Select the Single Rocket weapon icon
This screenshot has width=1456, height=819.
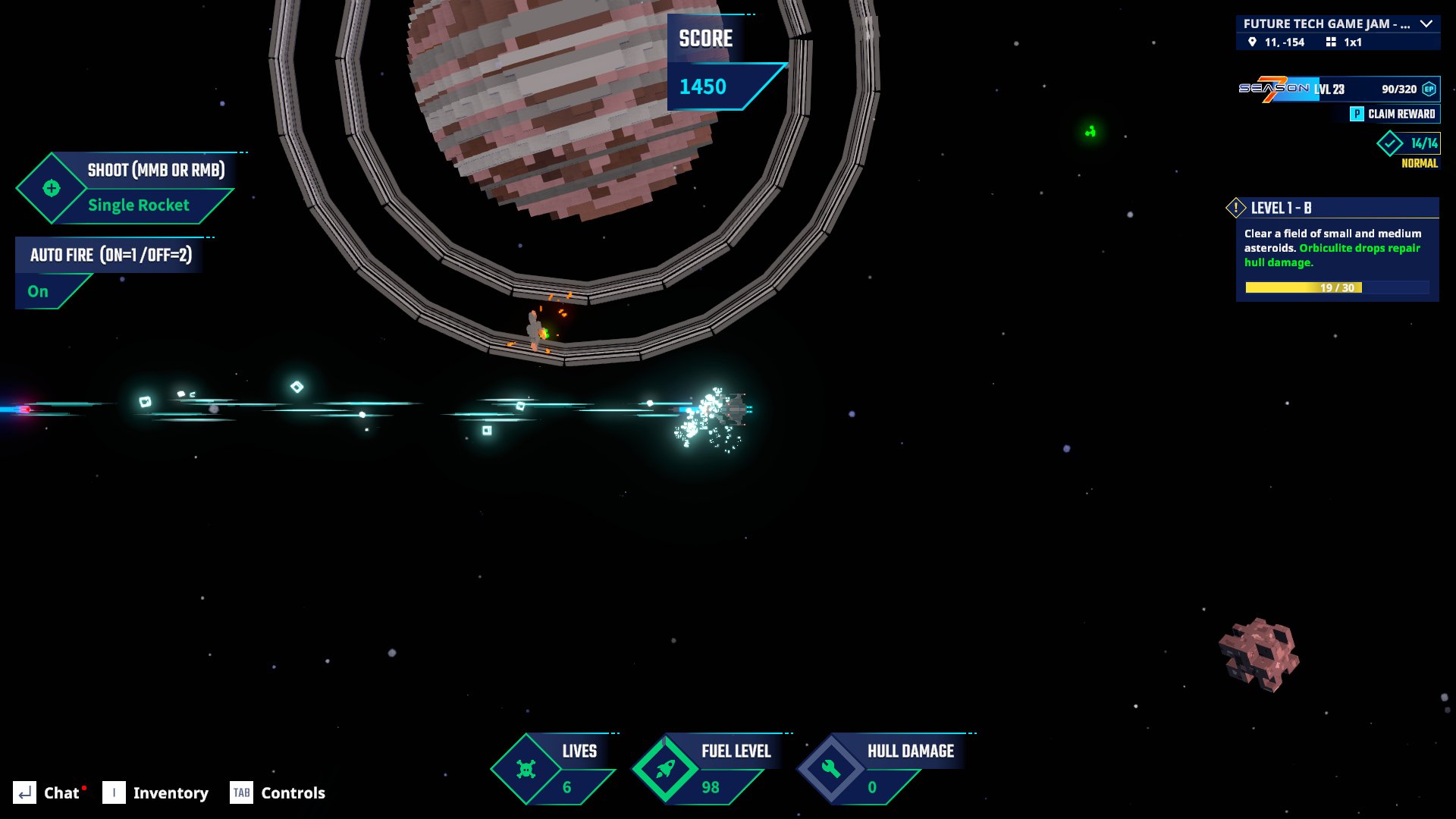[x=52, y=188]
